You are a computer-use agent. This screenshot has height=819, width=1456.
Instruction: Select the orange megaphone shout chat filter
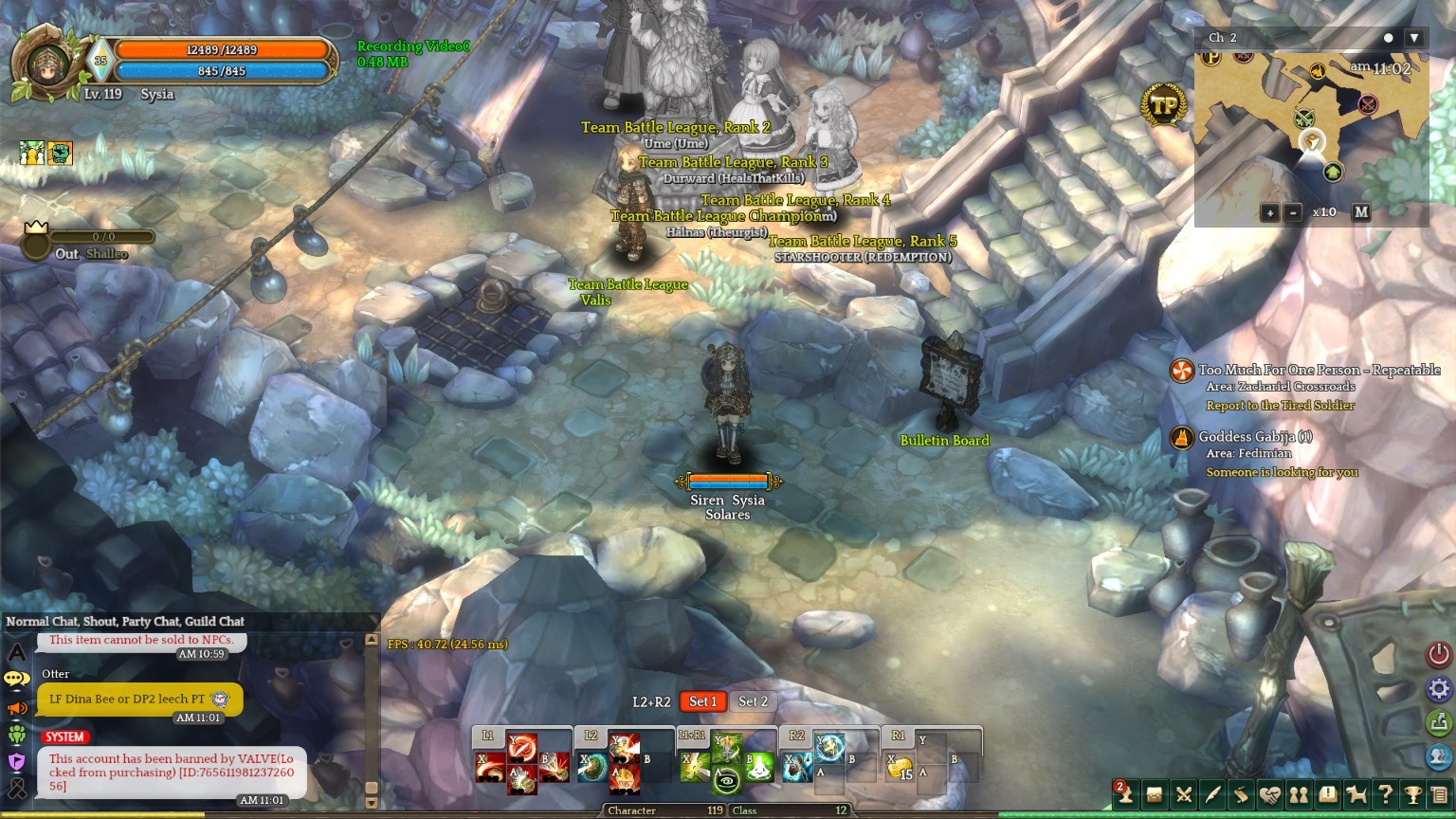tap(17, 708)
